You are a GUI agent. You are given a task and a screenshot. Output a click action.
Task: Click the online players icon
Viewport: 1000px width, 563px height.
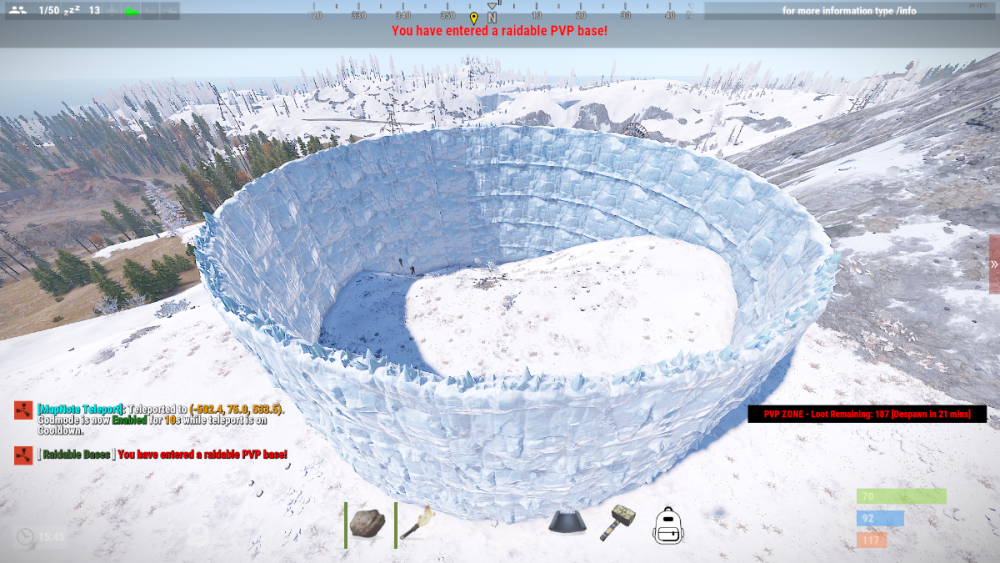(16, 11)
